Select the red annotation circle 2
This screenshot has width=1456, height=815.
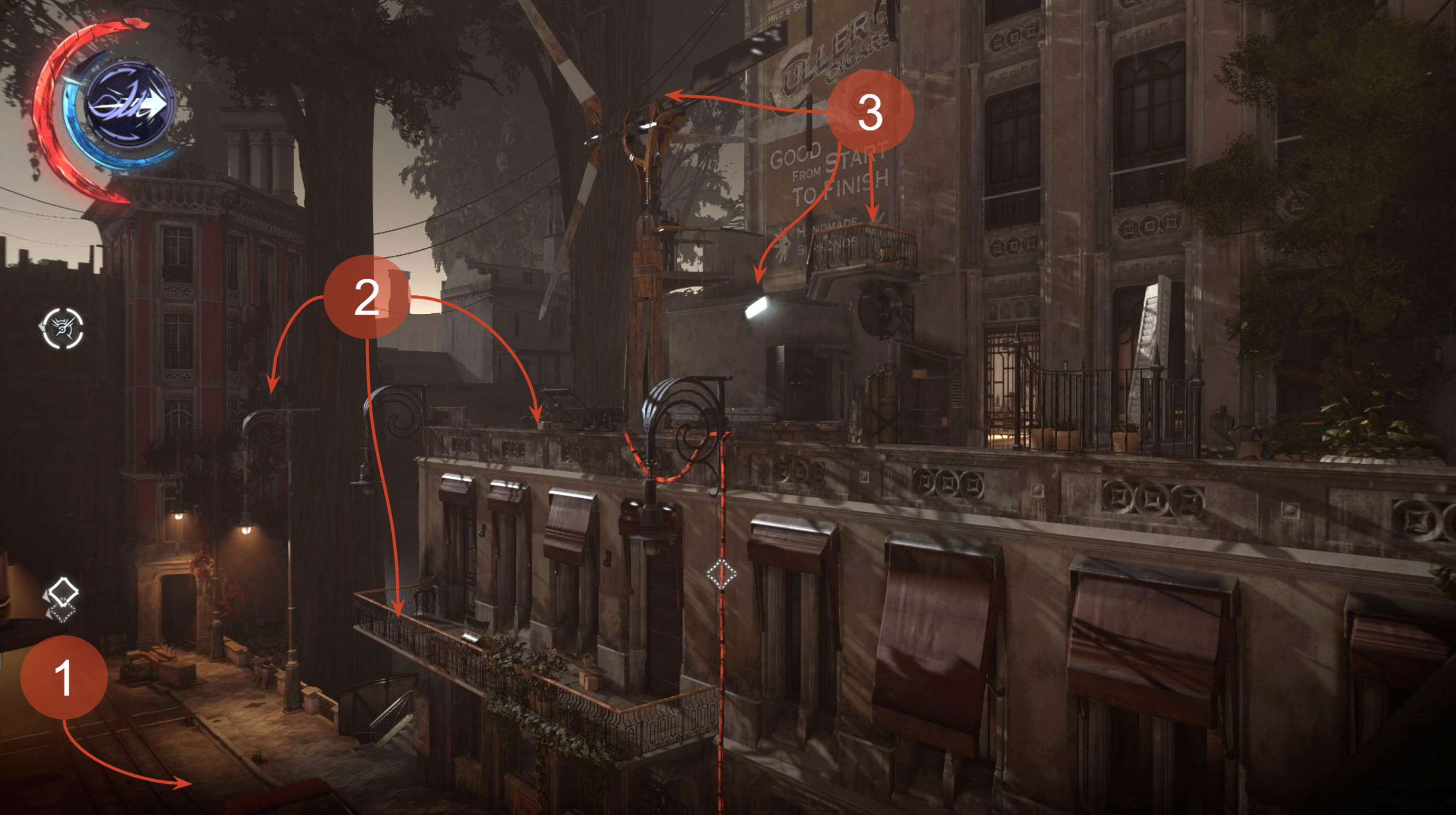coord(367,297)
